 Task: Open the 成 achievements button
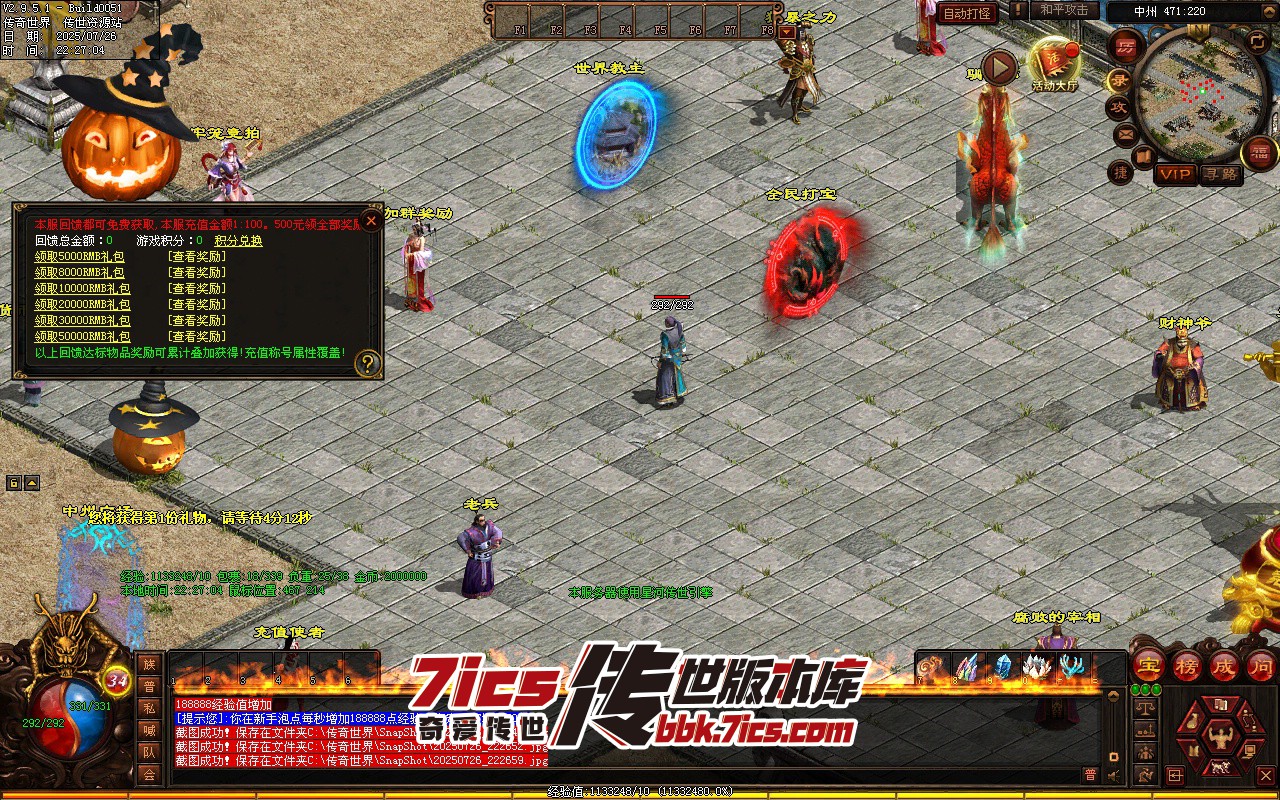point(1224,665)
